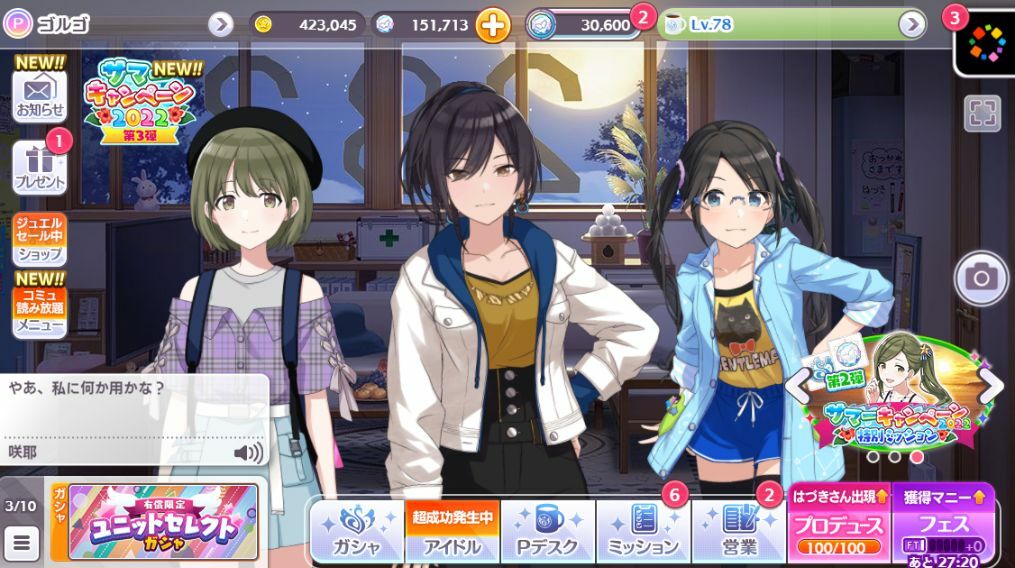Open the 営業 business menu

tap(739, 530)
